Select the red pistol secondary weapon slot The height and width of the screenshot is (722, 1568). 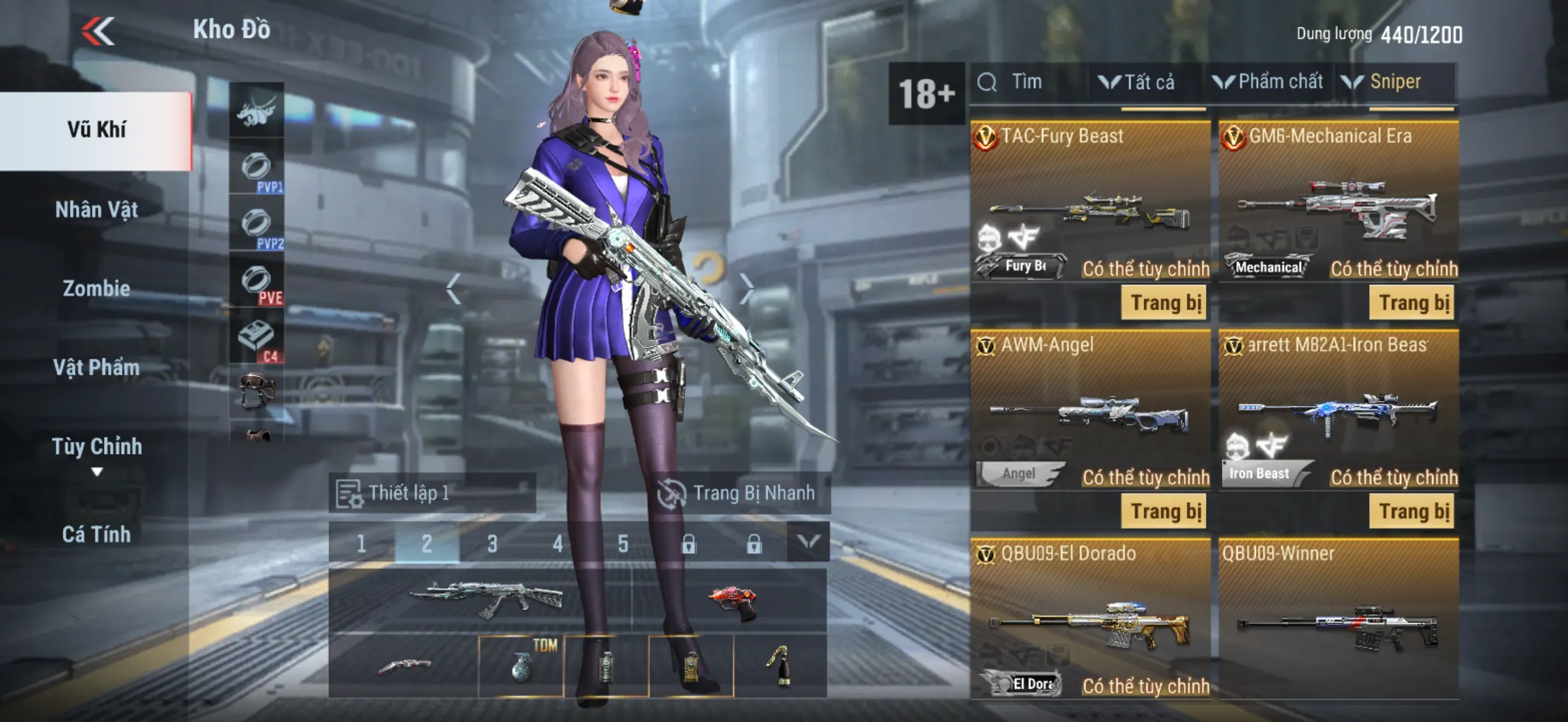click(x=730, y=602)
